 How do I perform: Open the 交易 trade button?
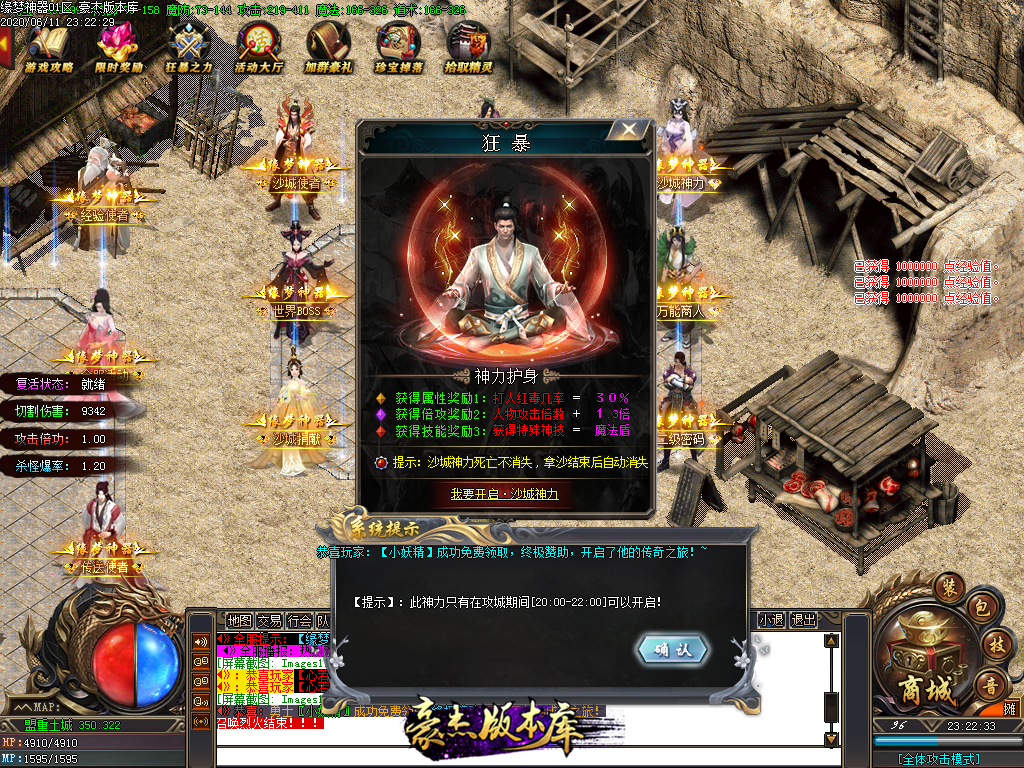click(269, 620)
